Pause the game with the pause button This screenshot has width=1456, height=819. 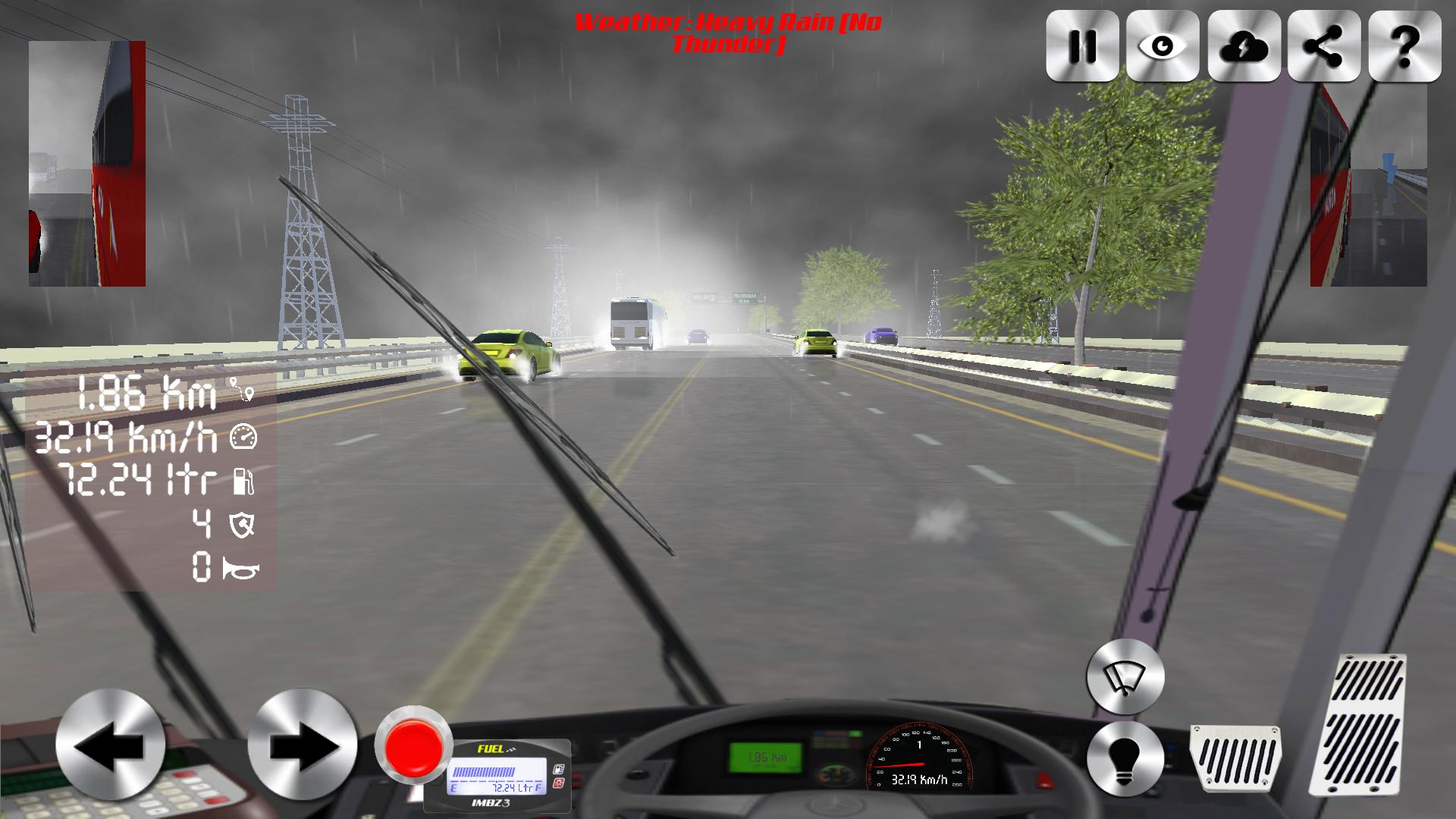coord(1083,45)
